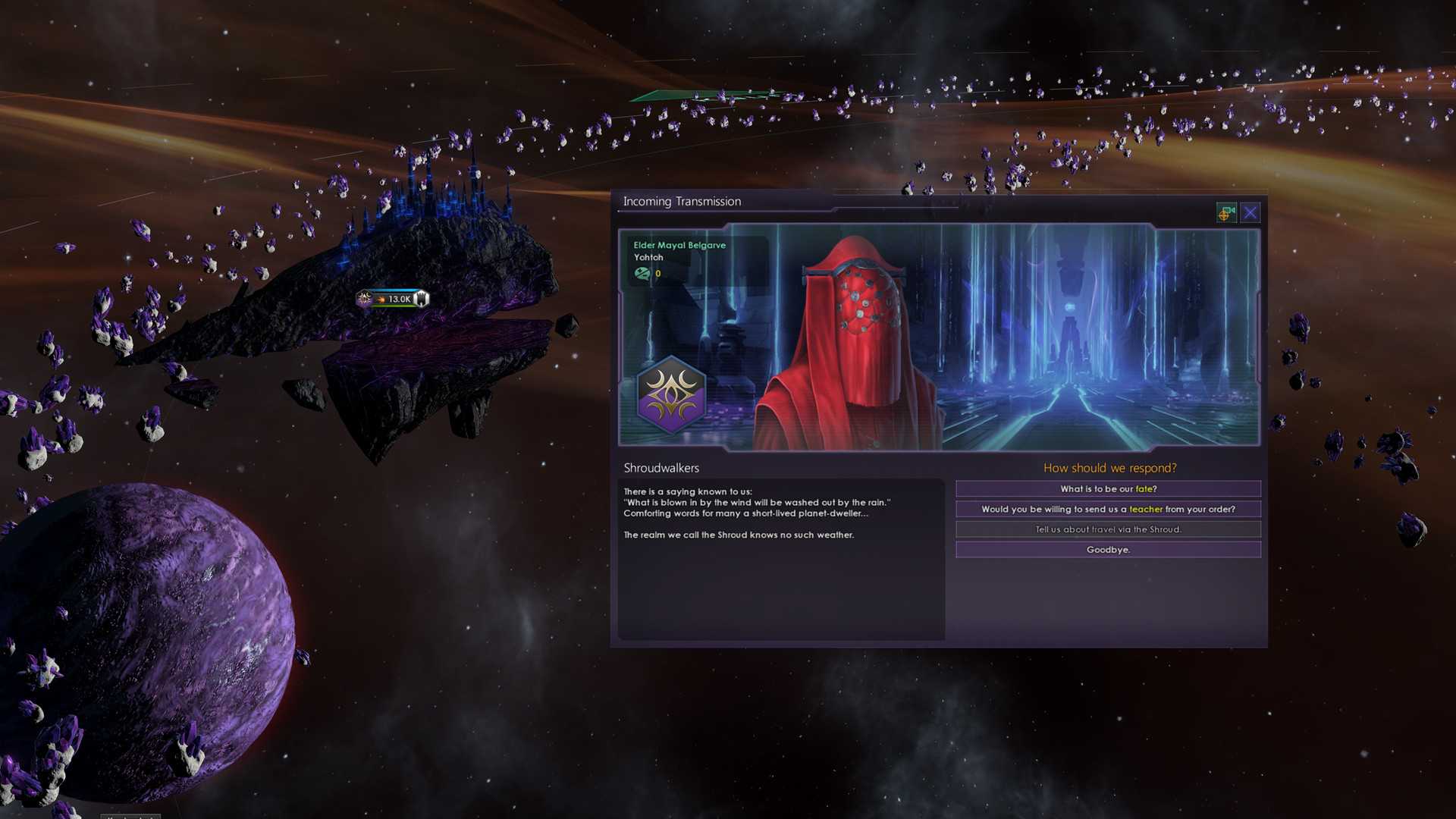Image resolution: width=1456 pixels, height=819 pixels.
Task: Click the name 'Elder Mayal Belgarve'
Action: (679, 245)
